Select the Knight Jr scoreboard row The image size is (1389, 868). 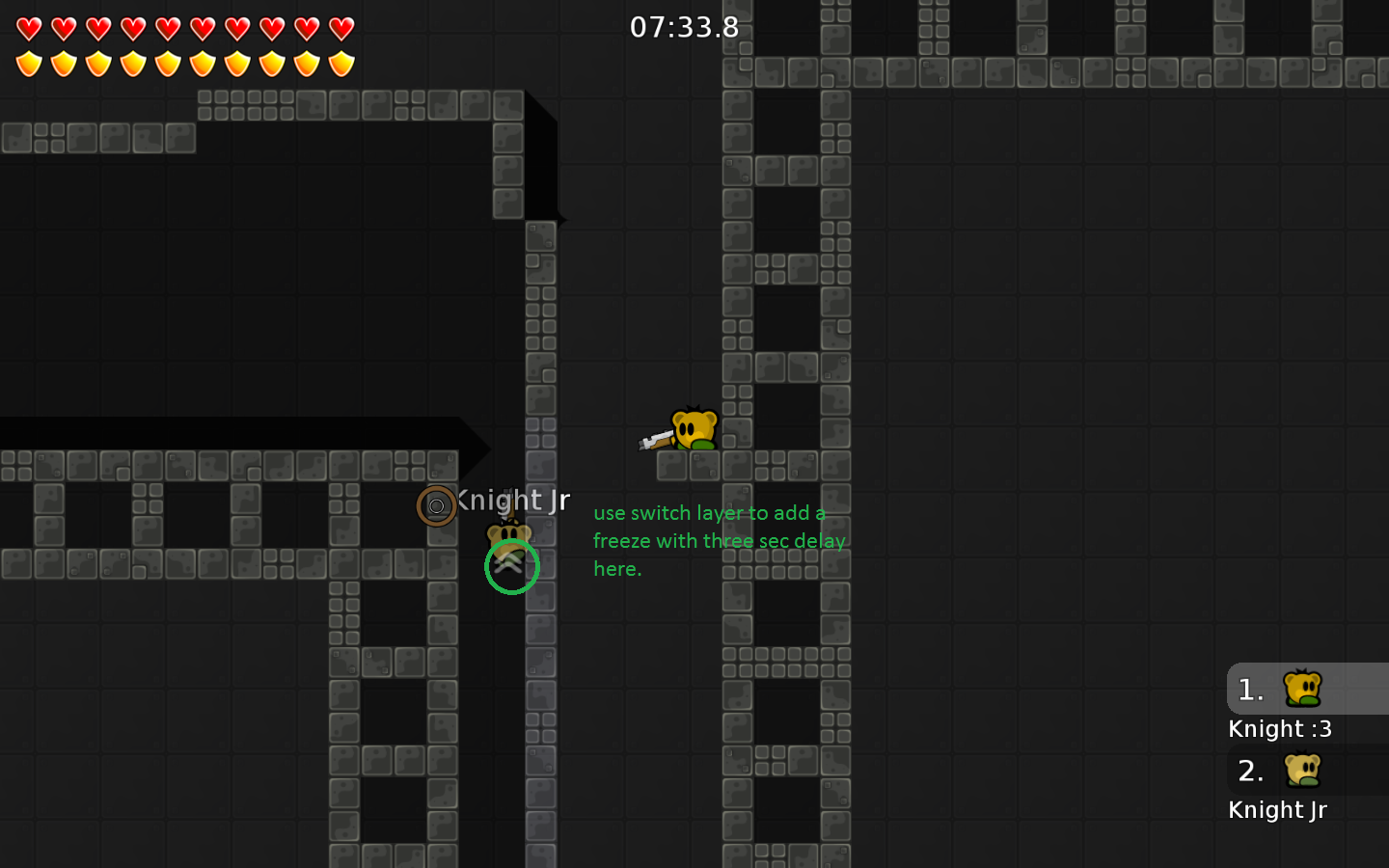tap(1277, 809)
